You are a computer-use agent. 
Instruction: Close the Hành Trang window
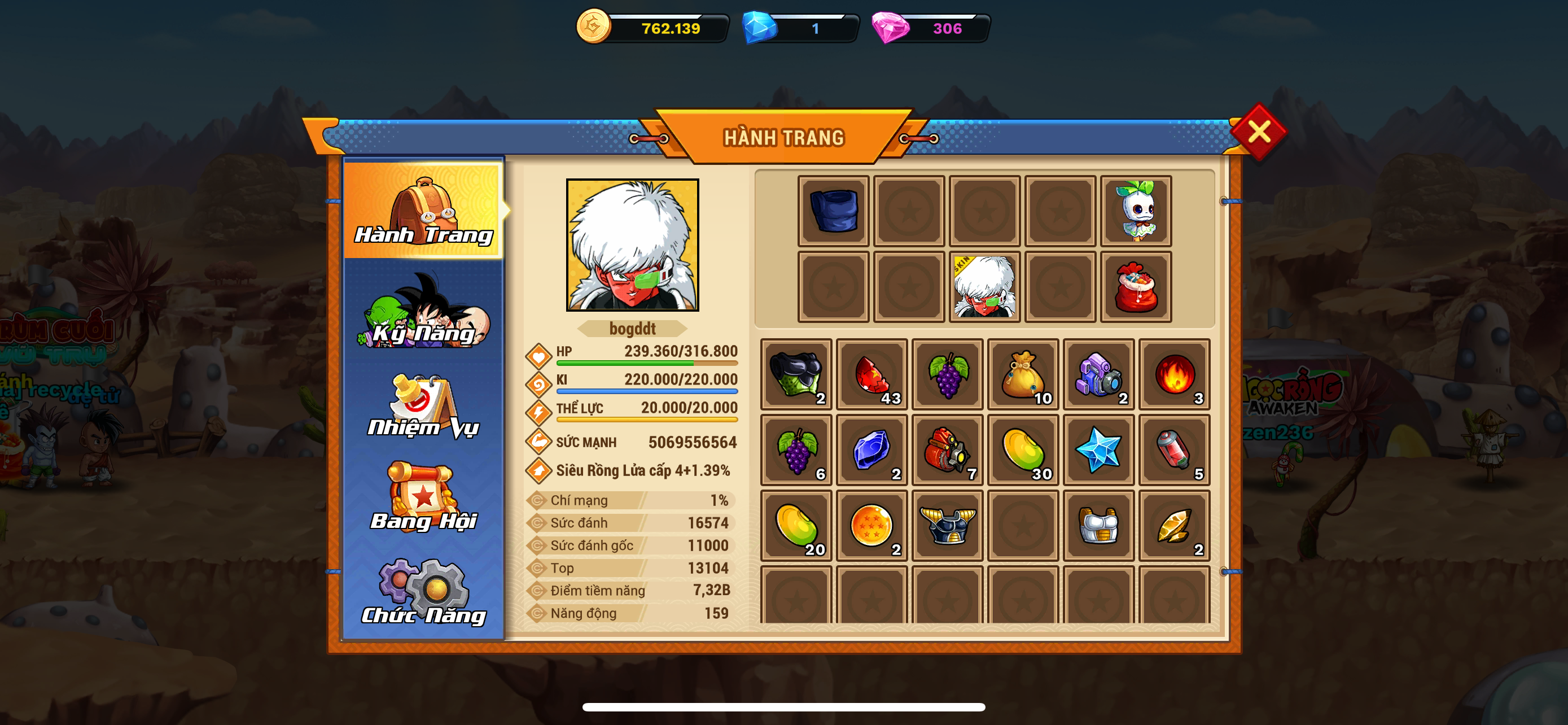click(1258, 132)
